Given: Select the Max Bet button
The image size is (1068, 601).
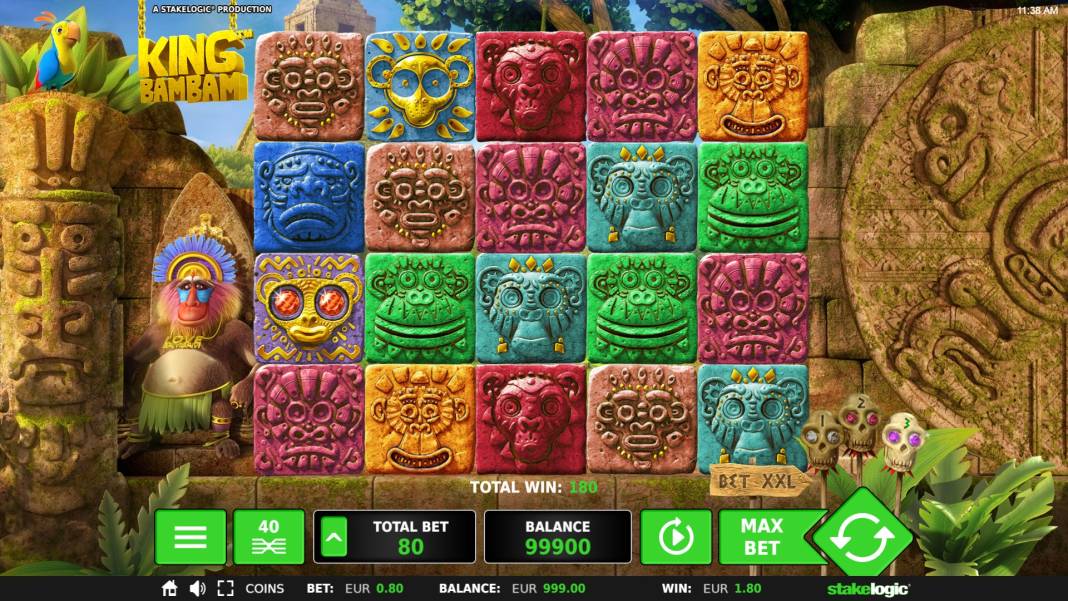Looking at the screenshot, I should 762,537.
